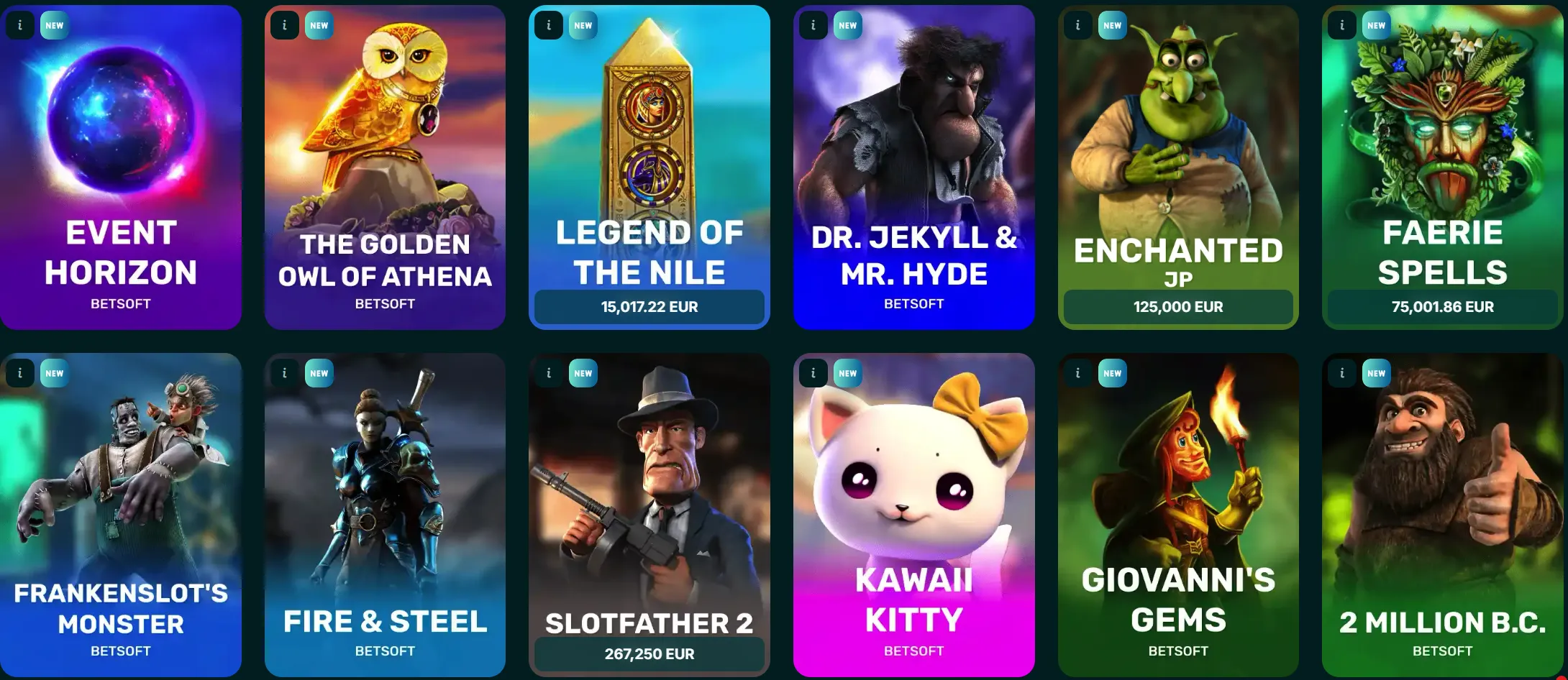The width and height of the screenshot is (1568, 680).
Task: Click the NEW badge on Fire & Steel
Action: (x=319, y=373)
